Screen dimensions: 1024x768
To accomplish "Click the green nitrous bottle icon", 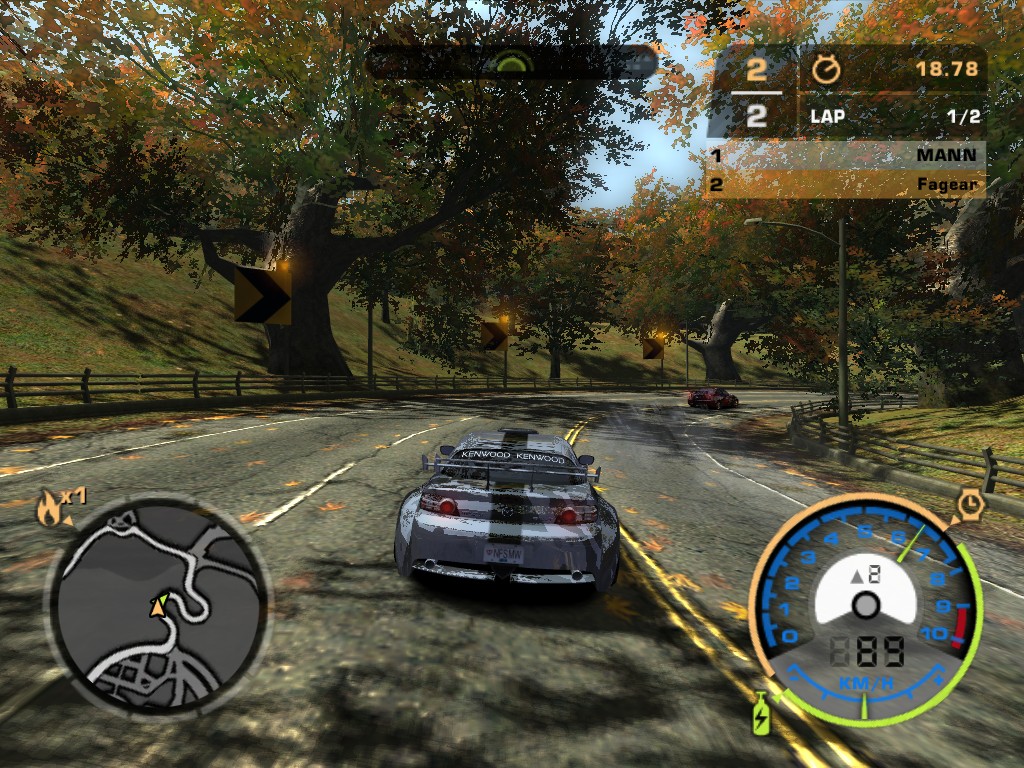I will [761, 712].
